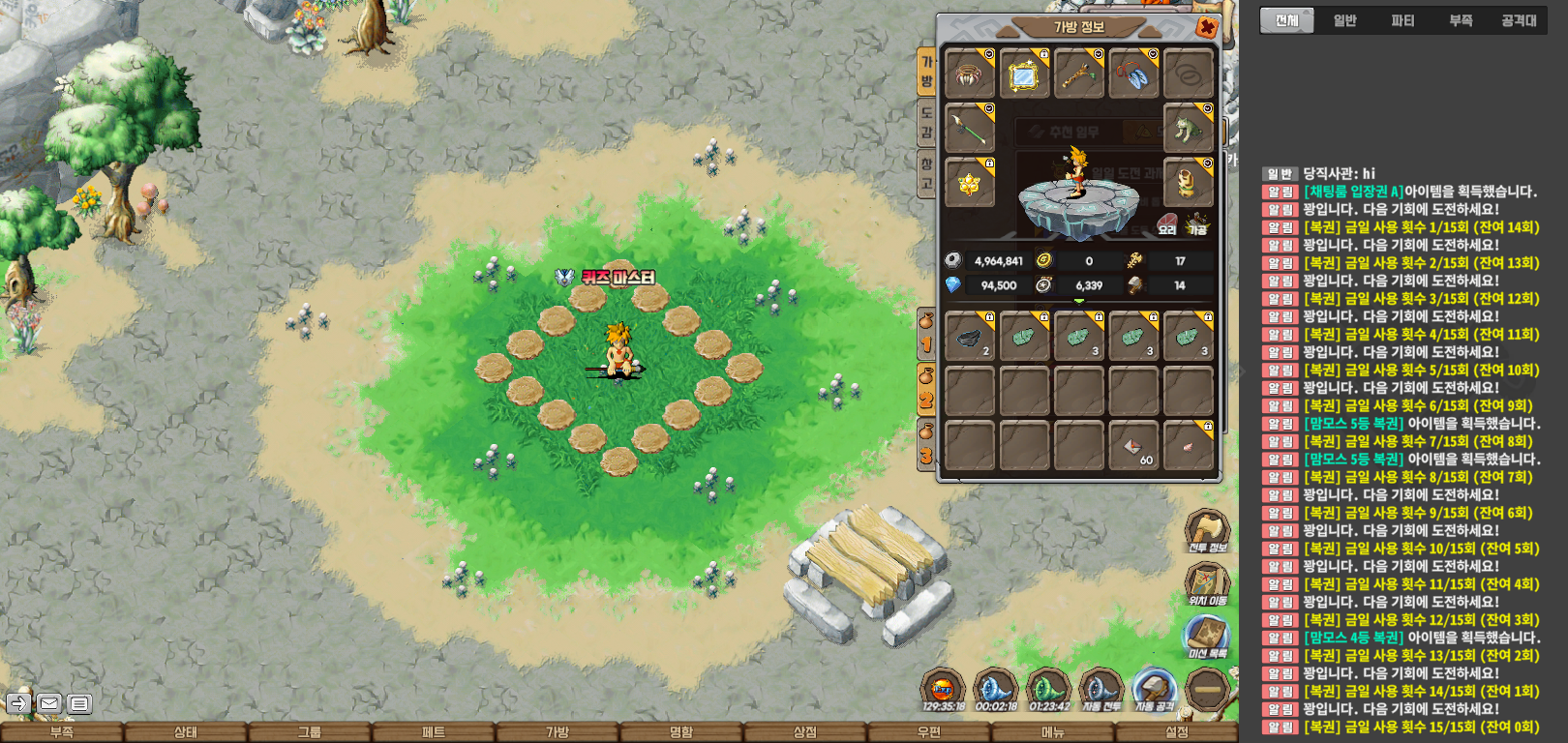Open the 전투 정보 axe icon
Image resolution: width=1568 pixels, height=743 pixels.
pos(1207,531)
